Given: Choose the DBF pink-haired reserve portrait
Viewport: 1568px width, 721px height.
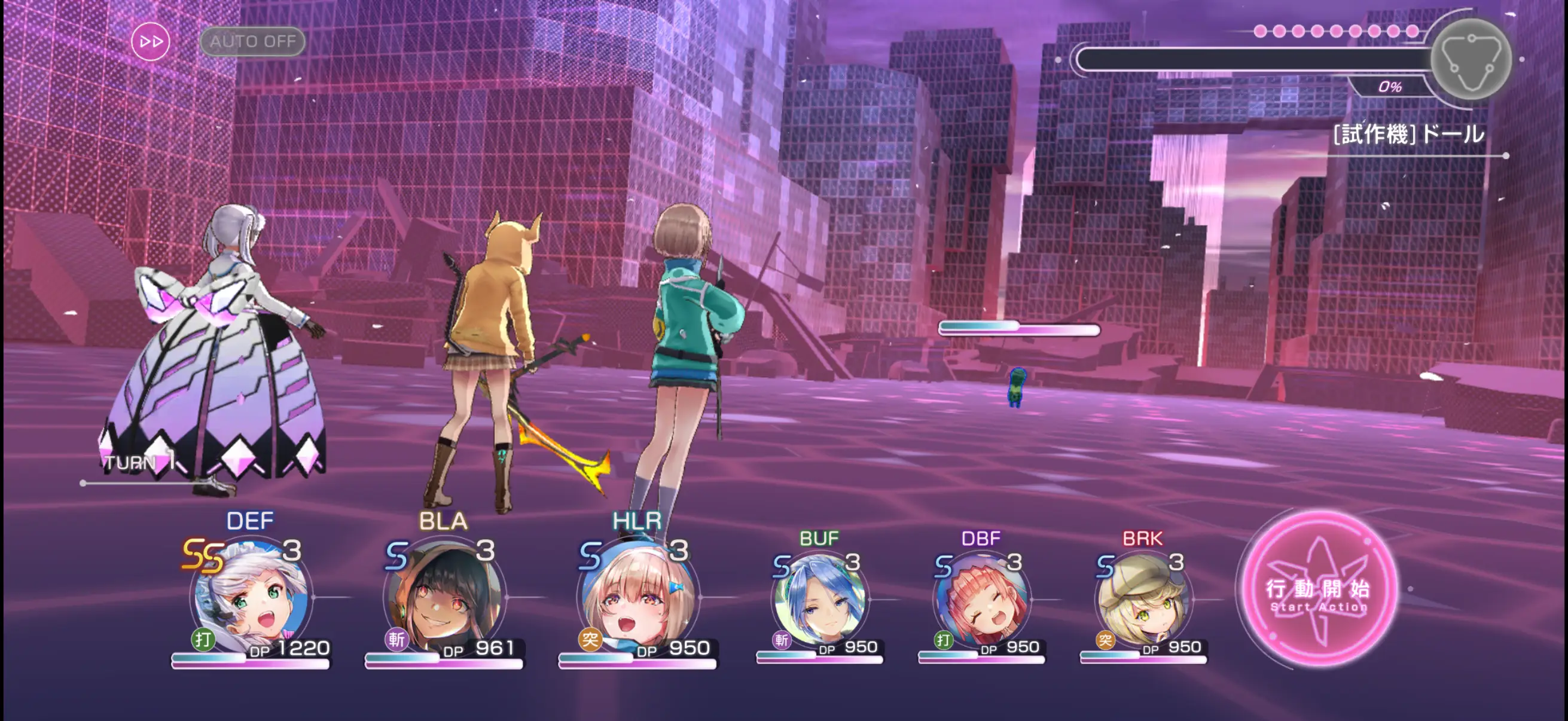Looking at the screenshot, I should point(981,599).
